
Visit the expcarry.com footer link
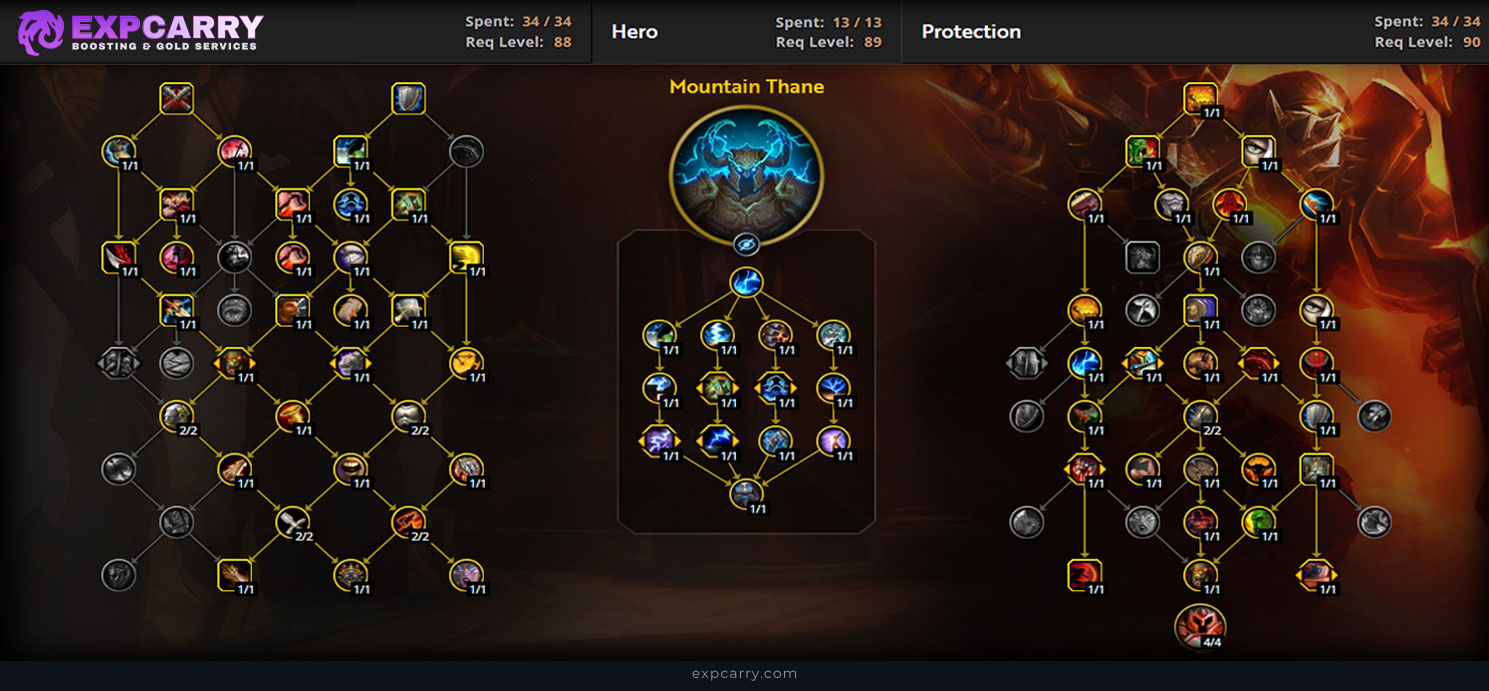tap(744, 674)
